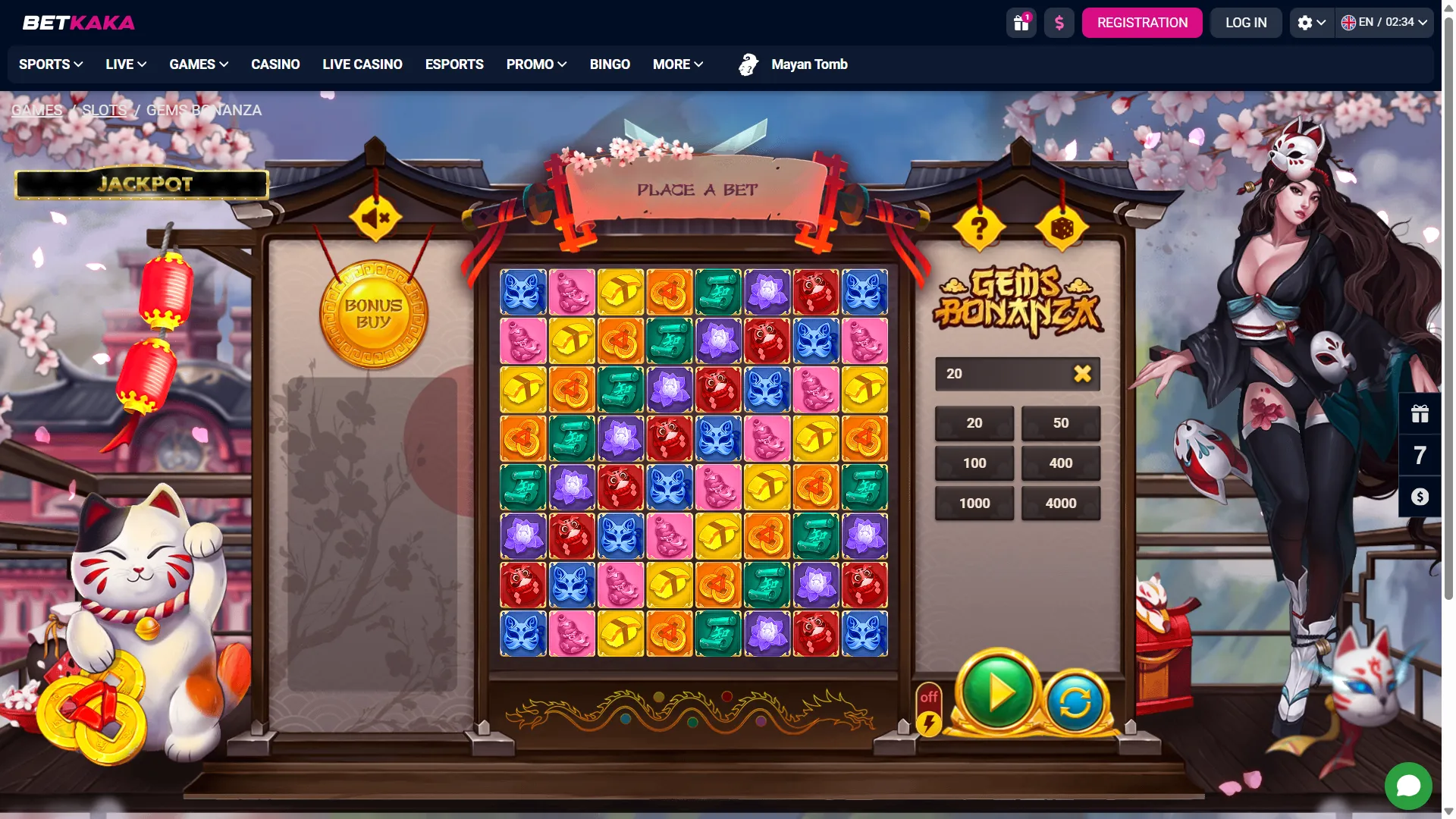The height and width of the screenshot is (819, 1456).
Task: Click the REGISTRATION button
Action: 1142,23
